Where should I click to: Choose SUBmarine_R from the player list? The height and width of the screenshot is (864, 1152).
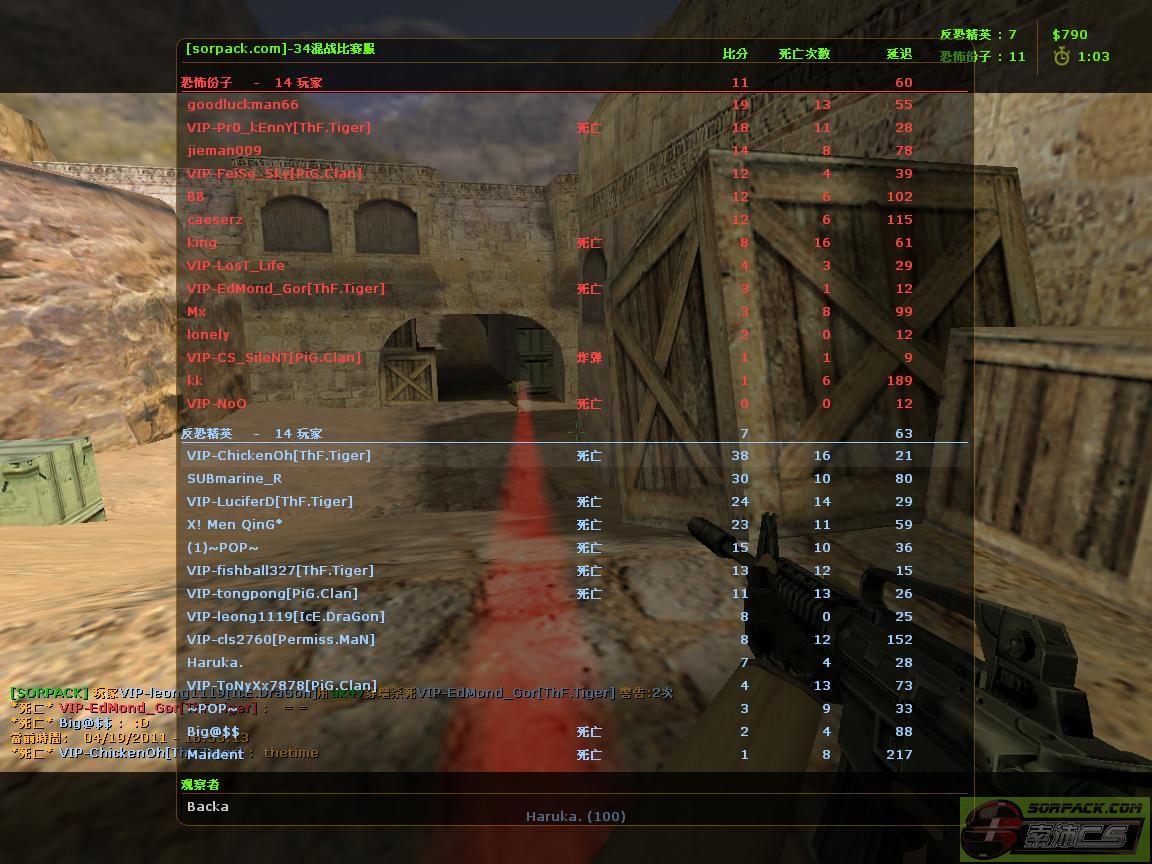pyautogui.click(x=234, y=479)
